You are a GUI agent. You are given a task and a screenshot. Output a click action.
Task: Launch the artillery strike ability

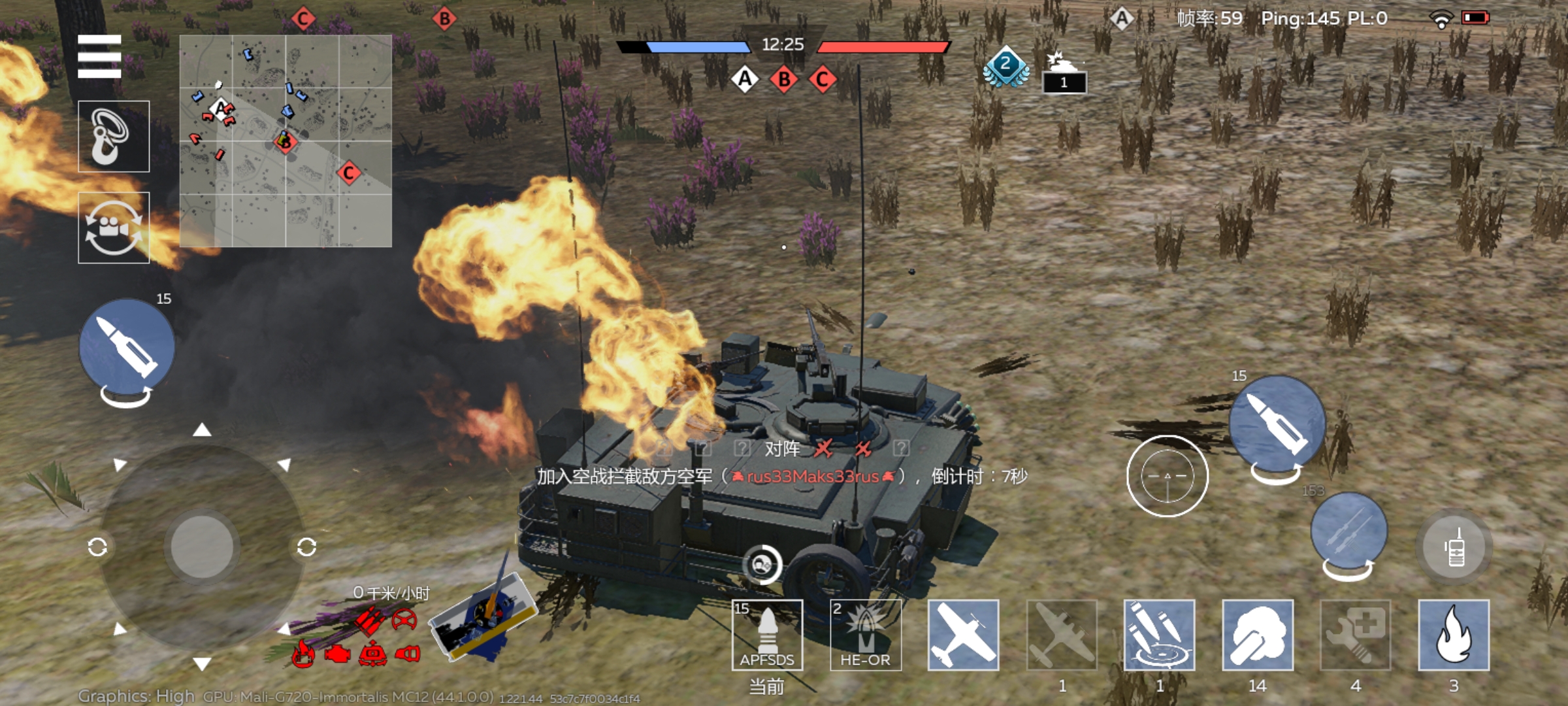tap(1159, 635)
